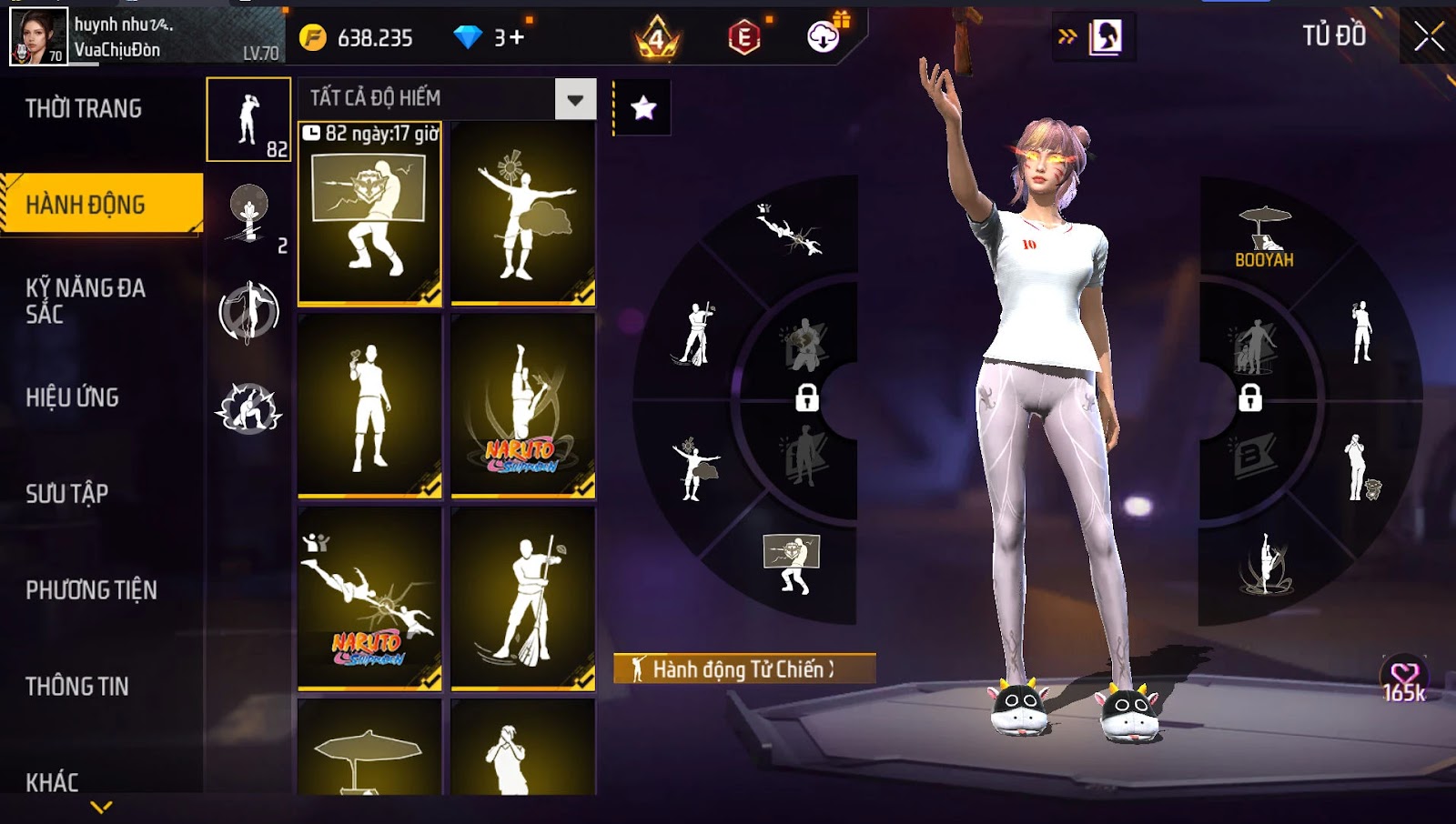Close the Tủ Đồ wardrobe screen
This screenshot has height=824, width=1456.
pos(1429,36)
